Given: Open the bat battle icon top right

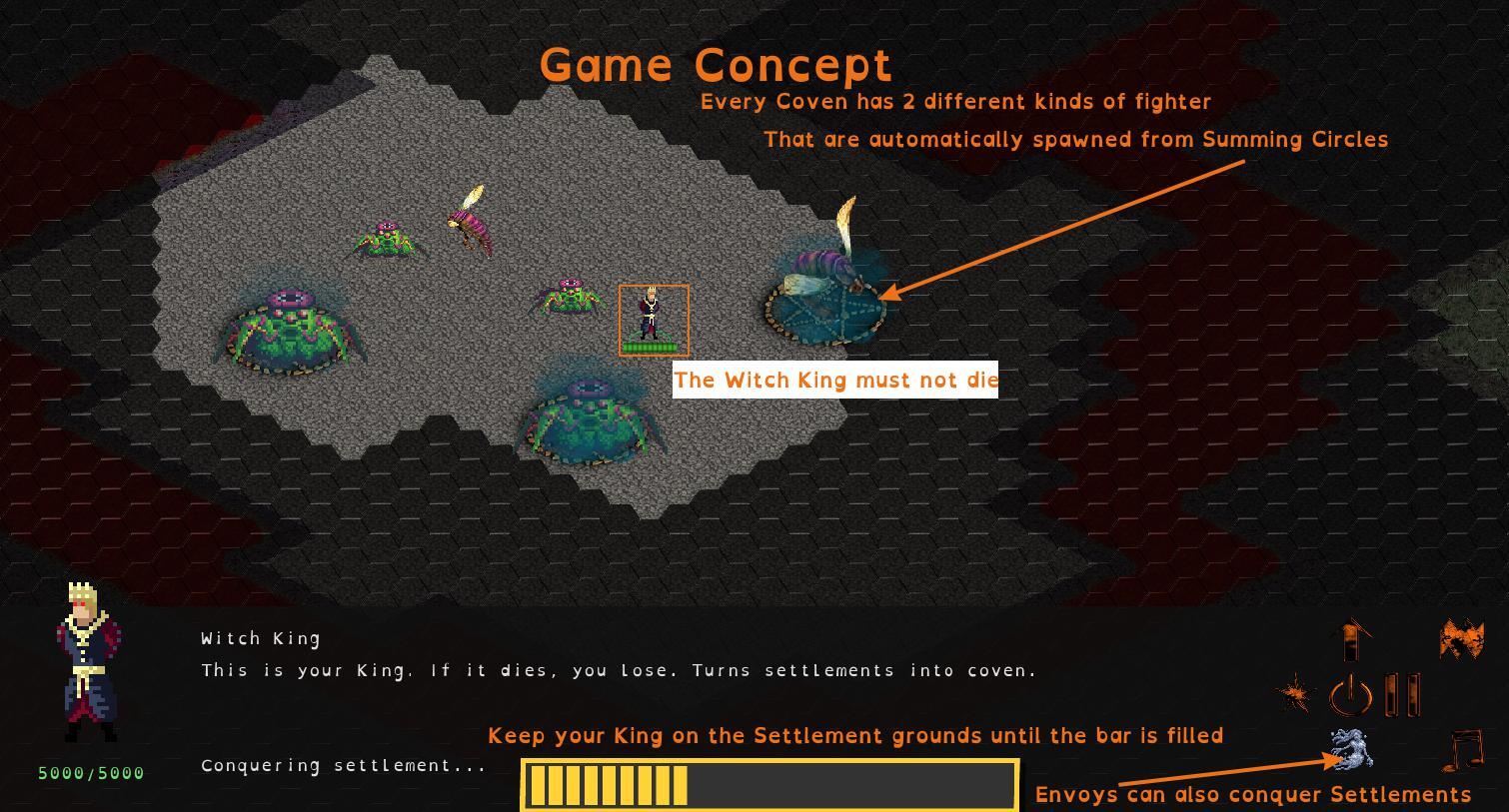Looking at the screenshot, I should pos(1461,636).
